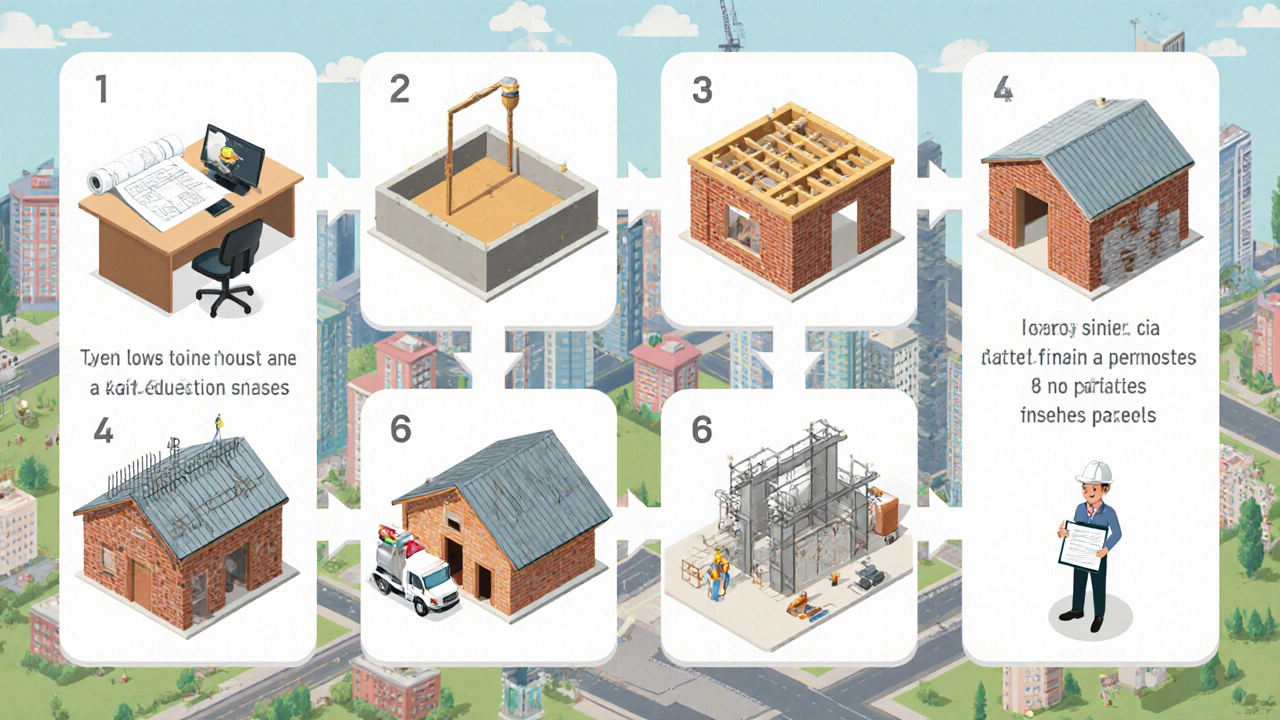Choose the steel scaffolding frame card
The image size is (1280, 720).
pyautogui.click(x=789, y=525)
